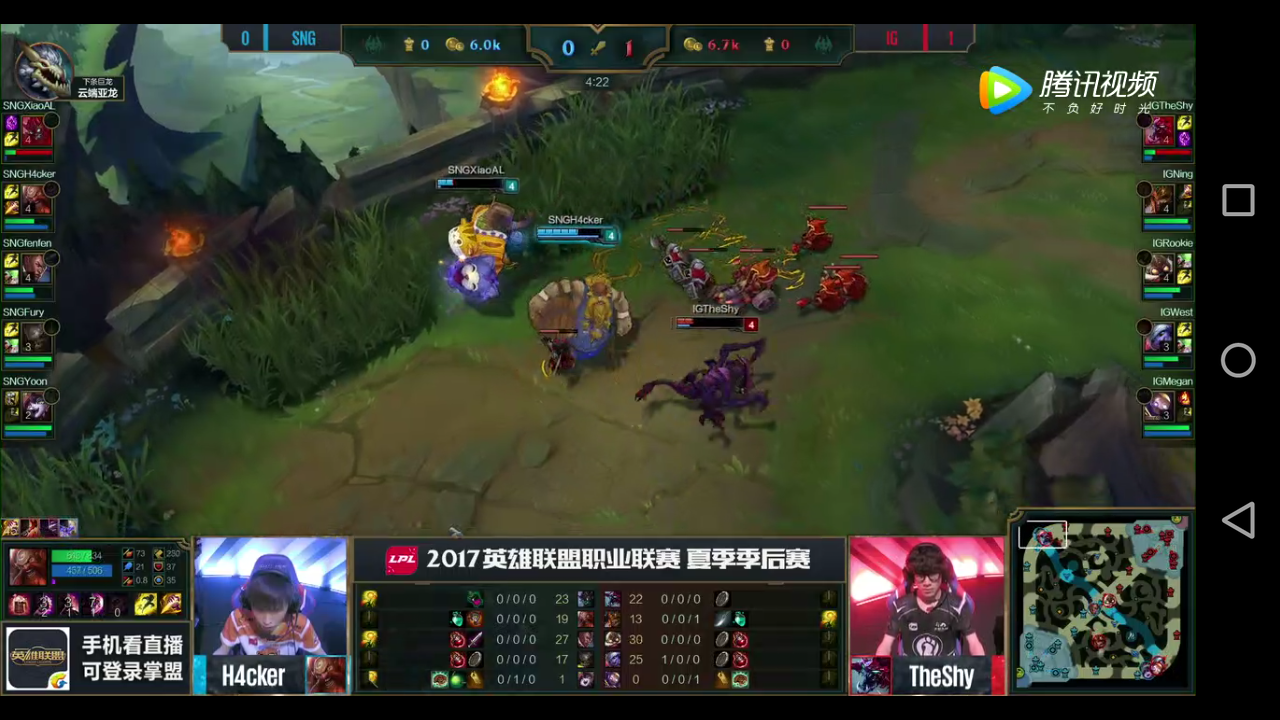
Task: Click the IG team logo in top scoreboard
Action: coord(891,40)
